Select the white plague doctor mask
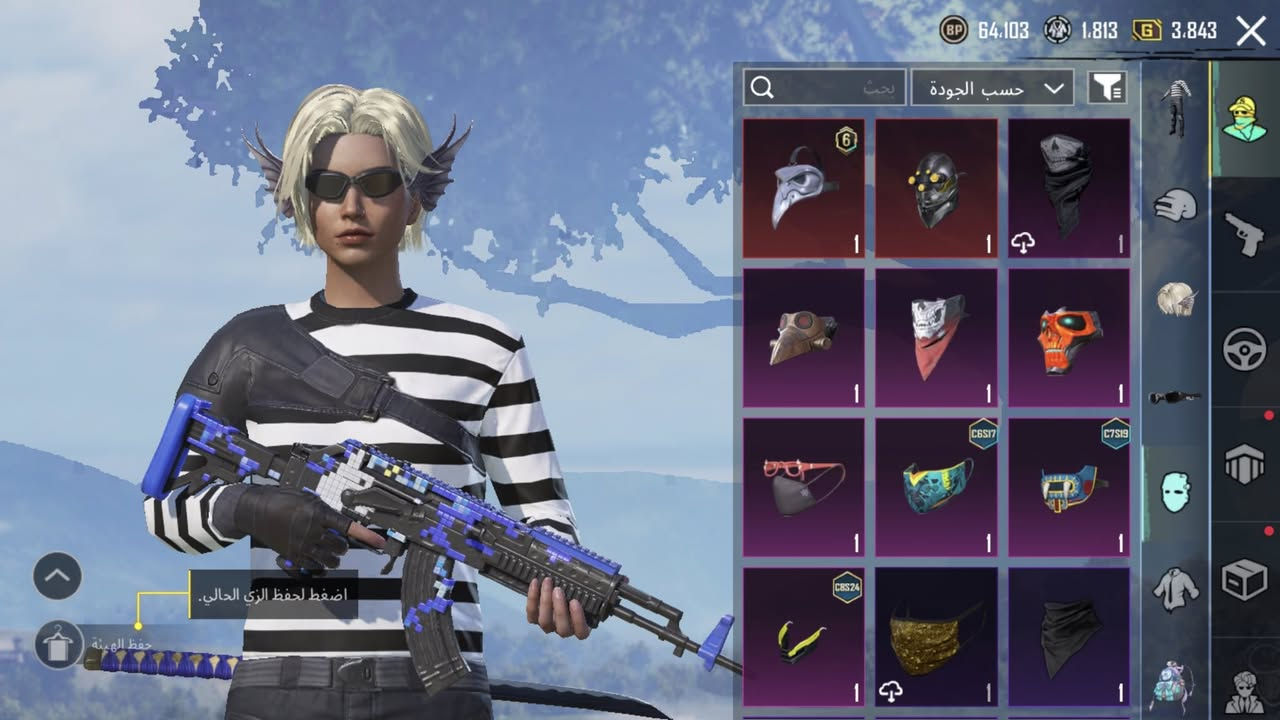The image size is (1280, 720). pos(804,189)
